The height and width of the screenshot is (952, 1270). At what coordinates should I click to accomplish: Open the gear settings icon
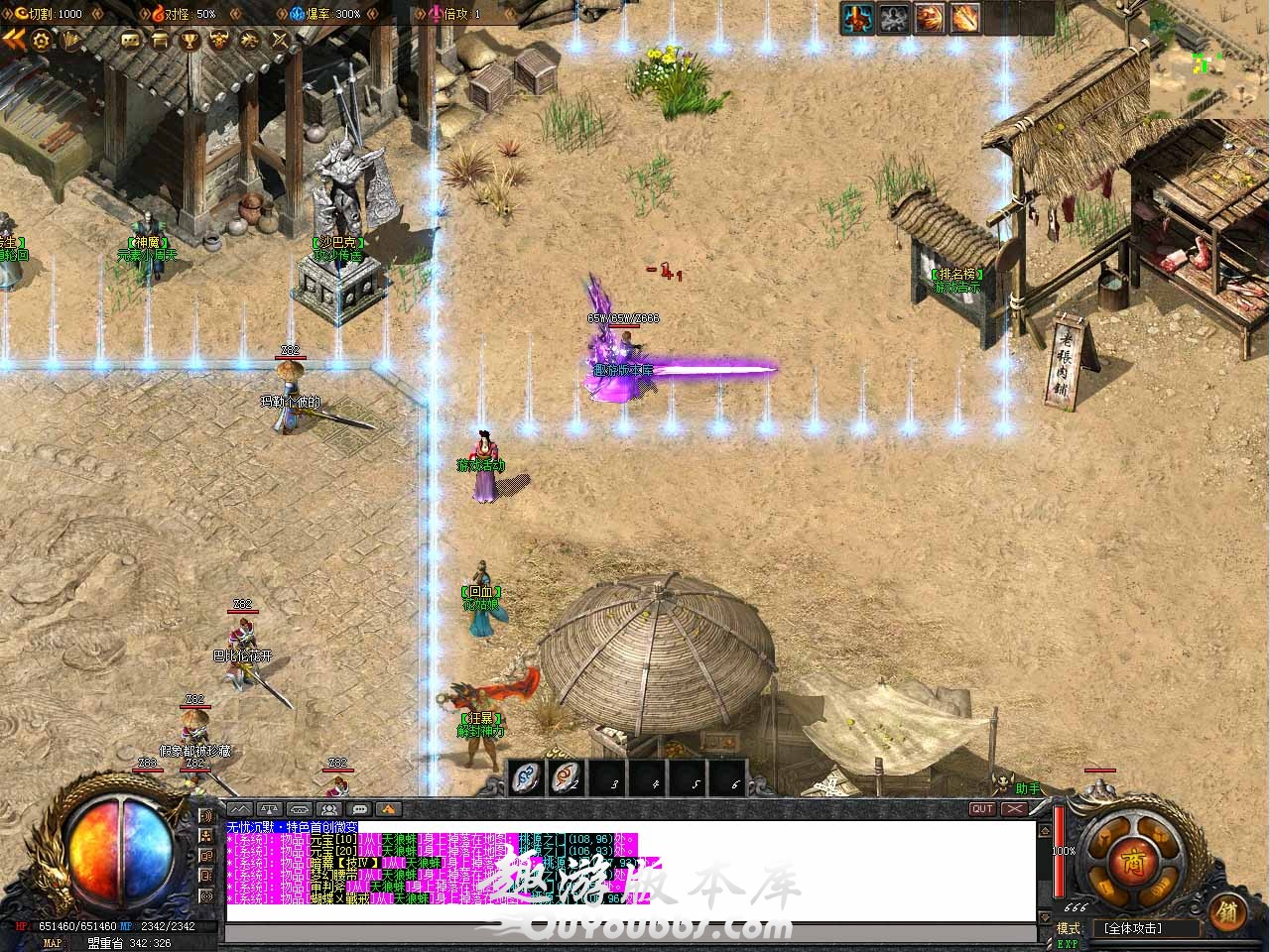42,40
